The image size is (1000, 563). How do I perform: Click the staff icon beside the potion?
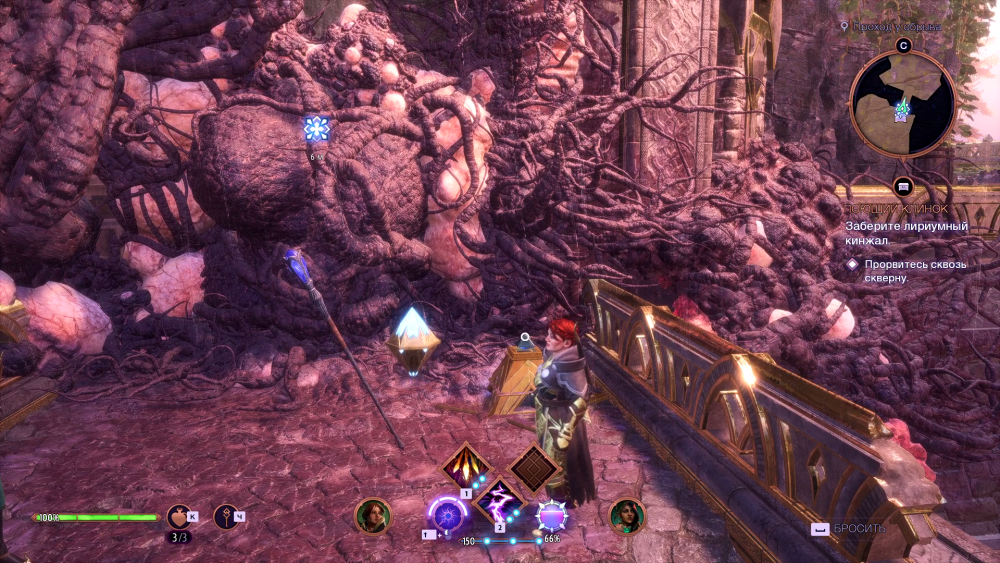(226, 516)
